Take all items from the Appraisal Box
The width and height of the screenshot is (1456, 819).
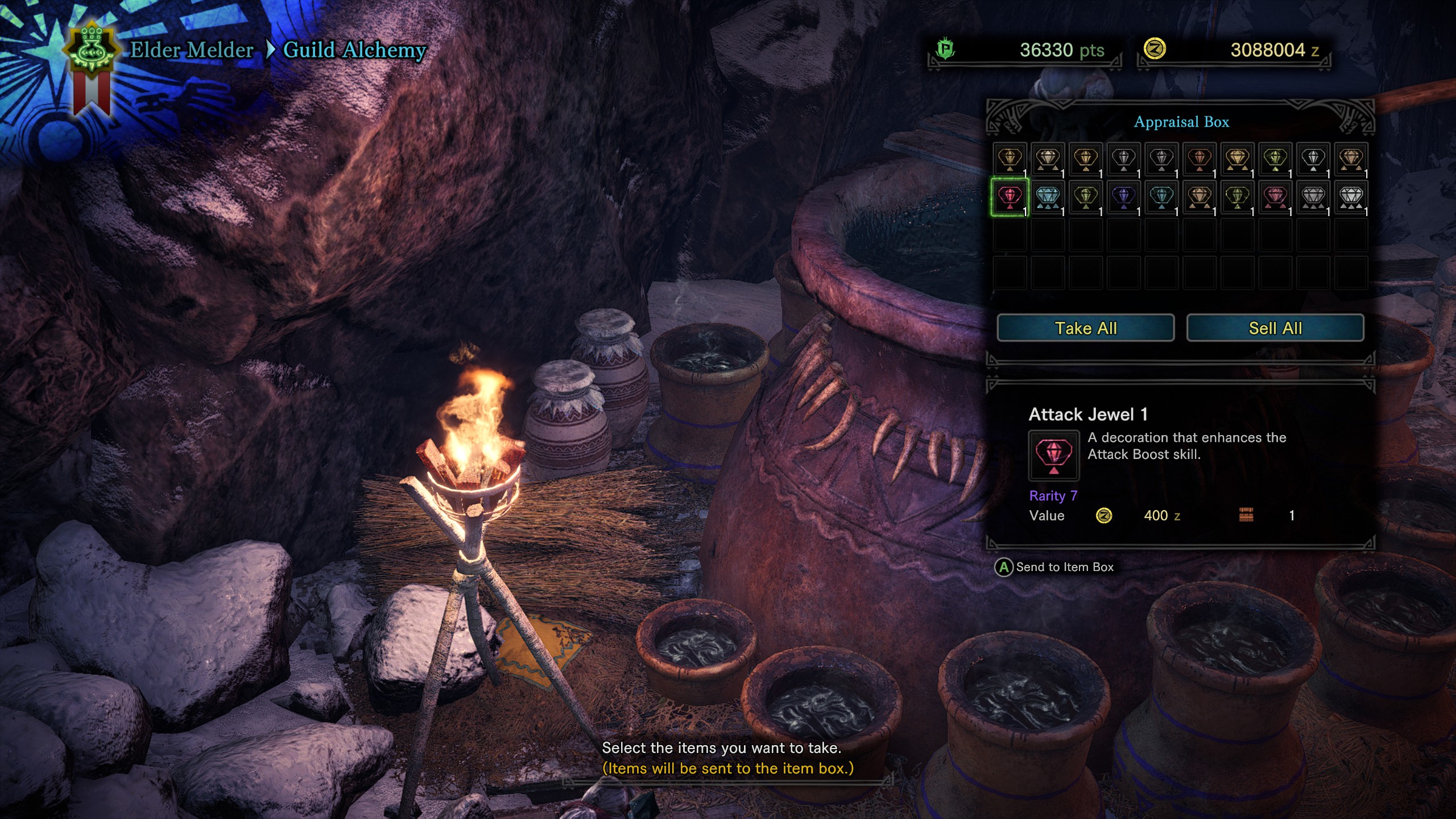1085,328
